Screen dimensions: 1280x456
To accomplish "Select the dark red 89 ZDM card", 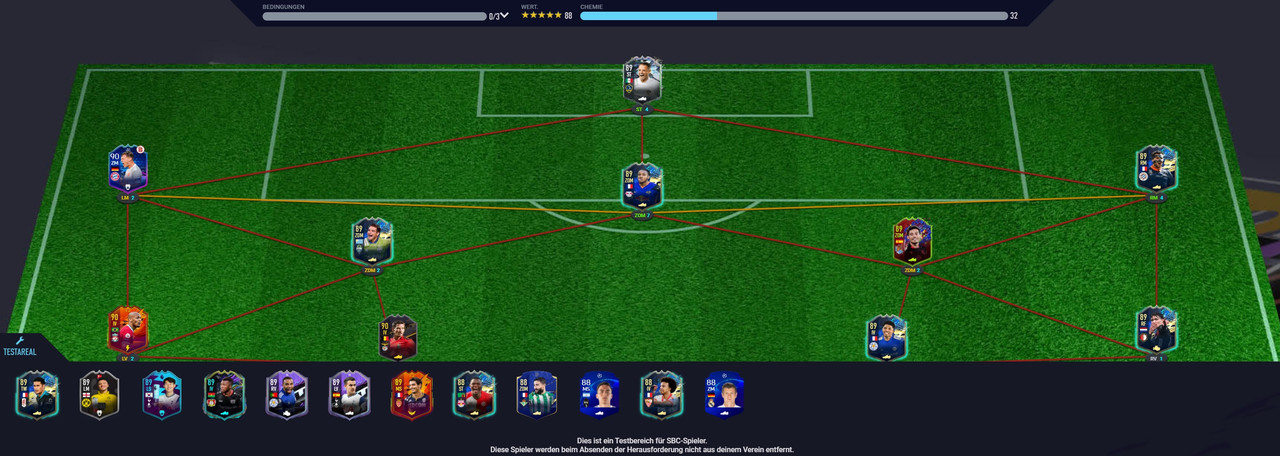I will 912,241.
